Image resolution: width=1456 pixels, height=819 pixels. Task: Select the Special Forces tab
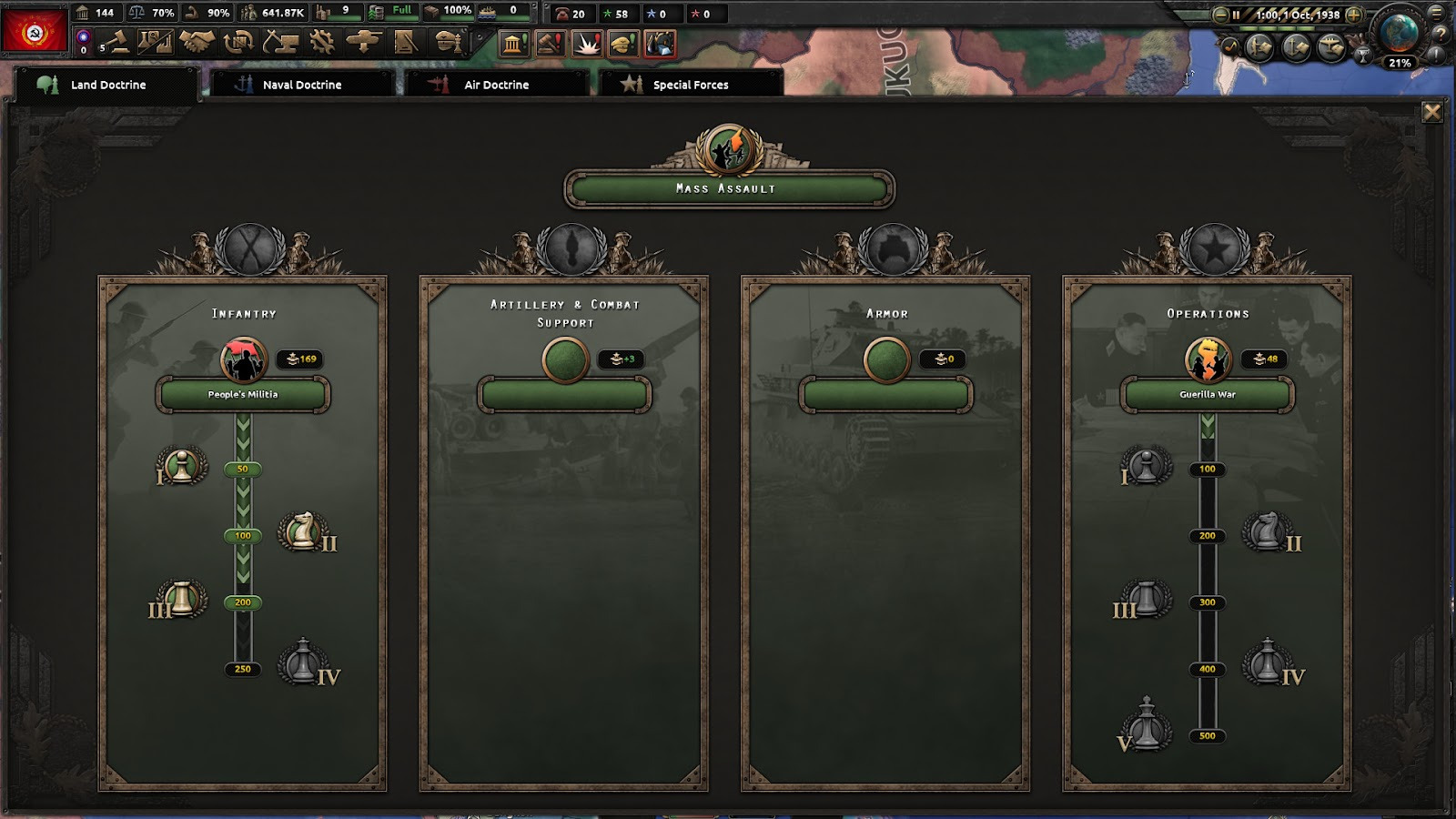click(x=690, y=85)
